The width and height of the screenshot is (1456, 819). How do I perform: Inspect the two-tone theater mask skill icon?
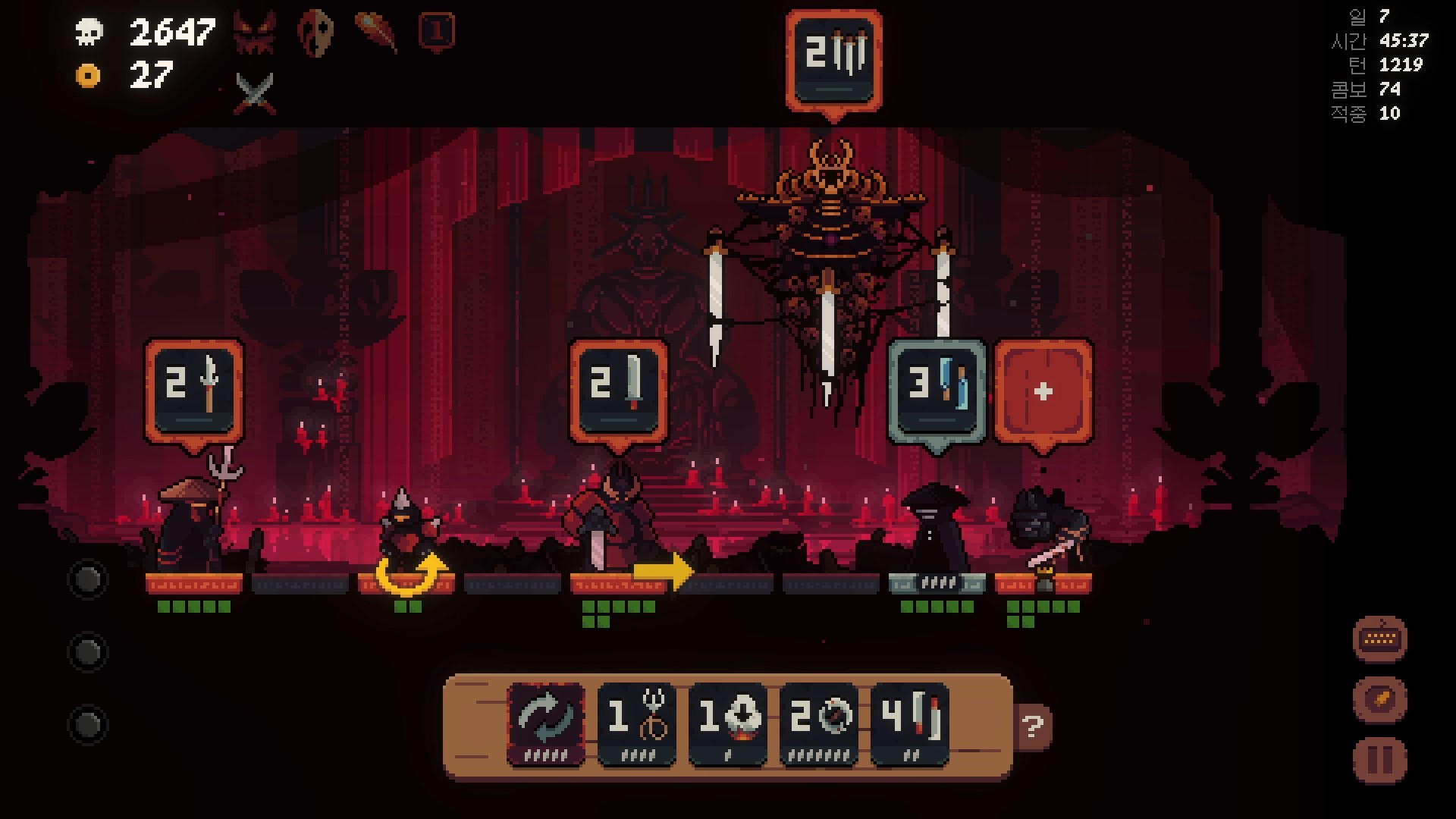[315, 33]
